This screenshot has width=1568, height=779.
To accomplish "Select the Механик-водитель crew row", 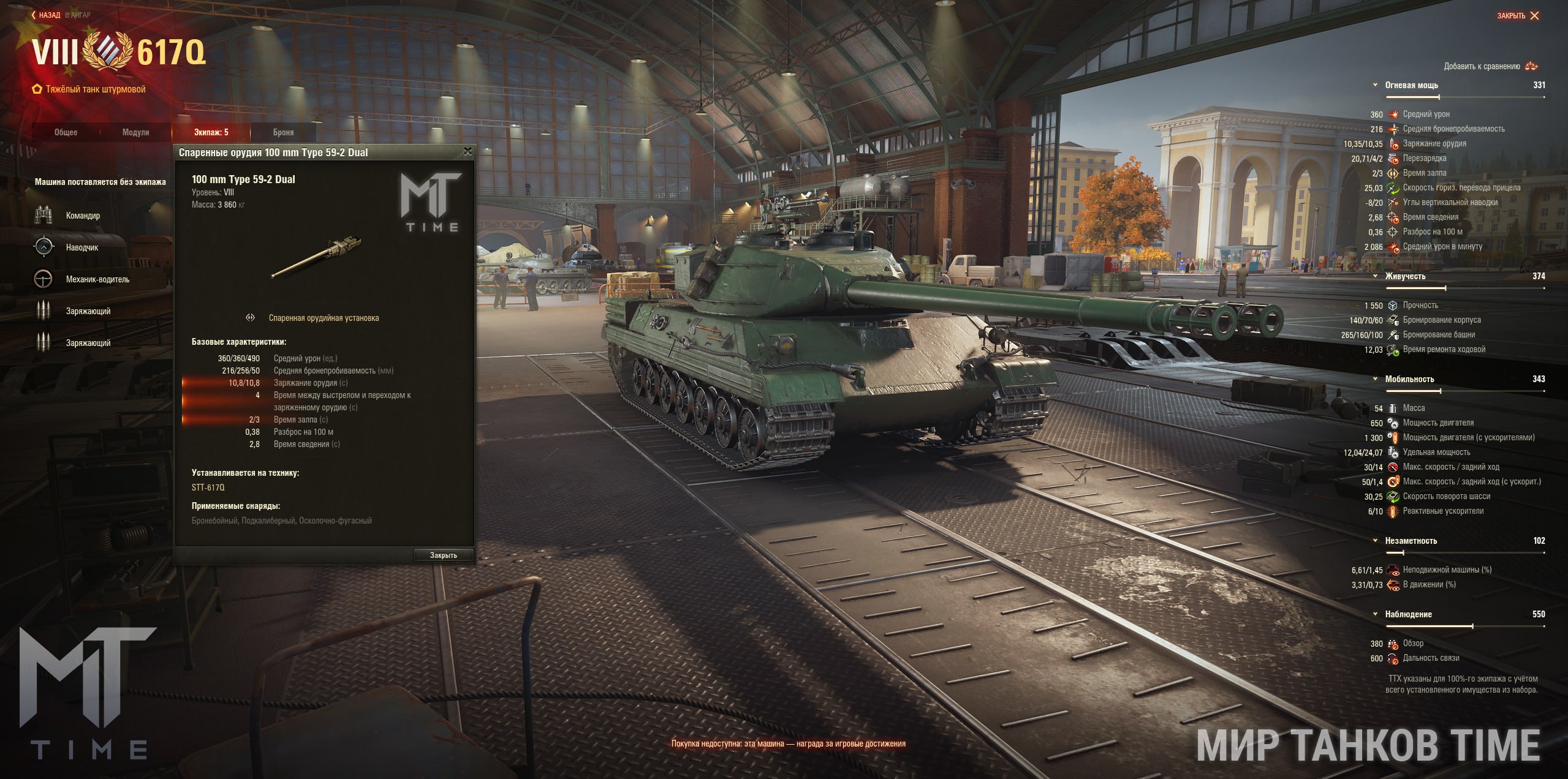I will pos(97,279).
